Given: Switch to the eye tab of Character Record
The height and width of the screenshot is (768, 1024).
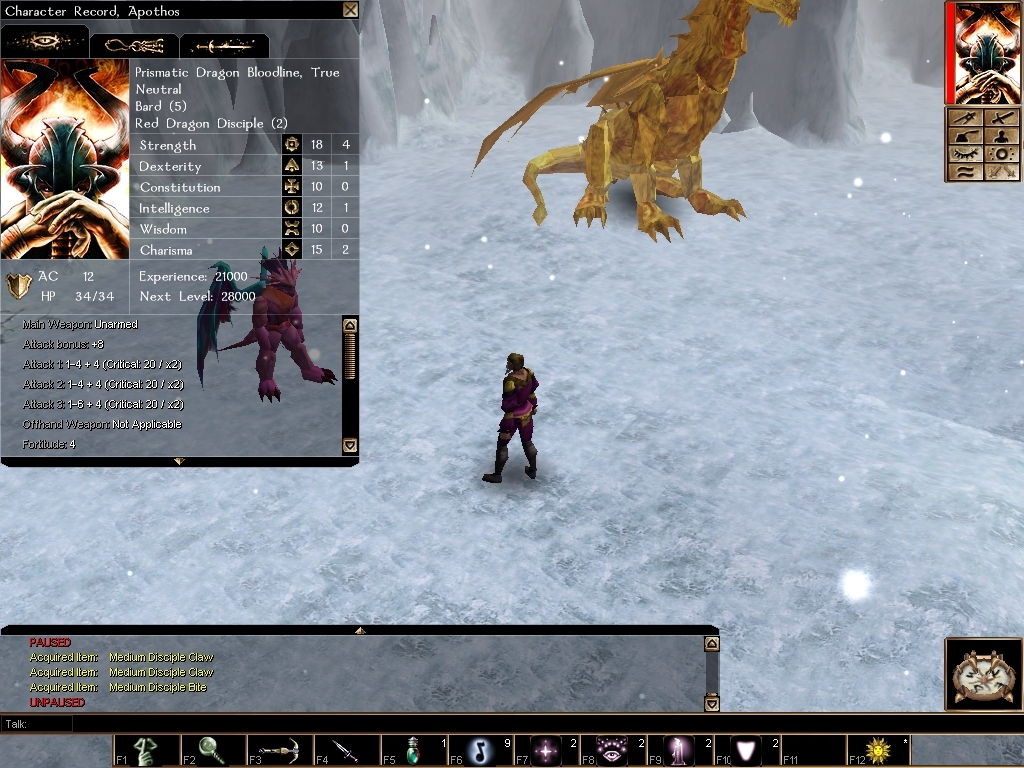Looking at the screenshot, I should [x=45, y=44].
